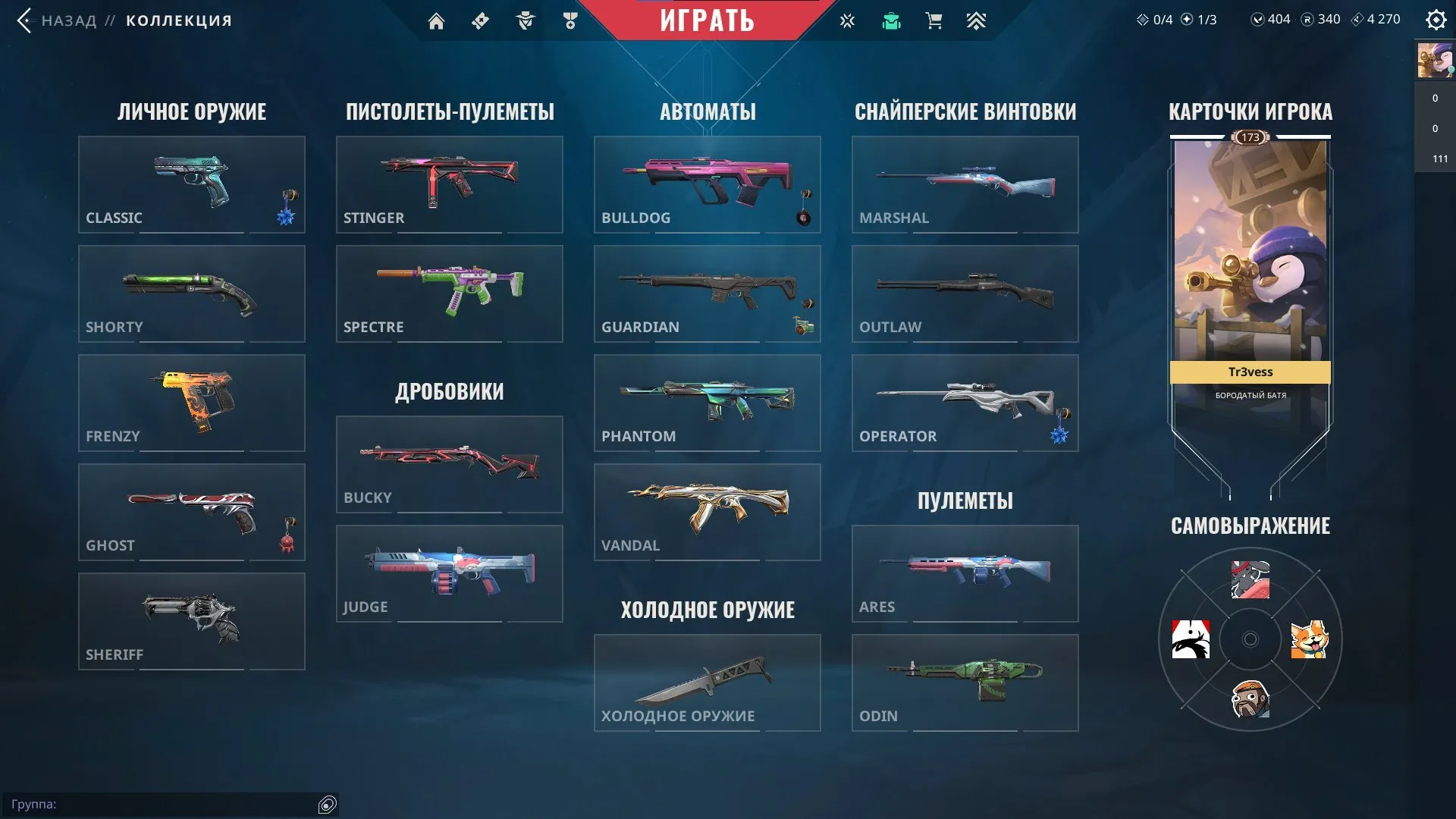Select the collection backpack icon
This screenshot has height=819, width=1456.
point(891,20)
